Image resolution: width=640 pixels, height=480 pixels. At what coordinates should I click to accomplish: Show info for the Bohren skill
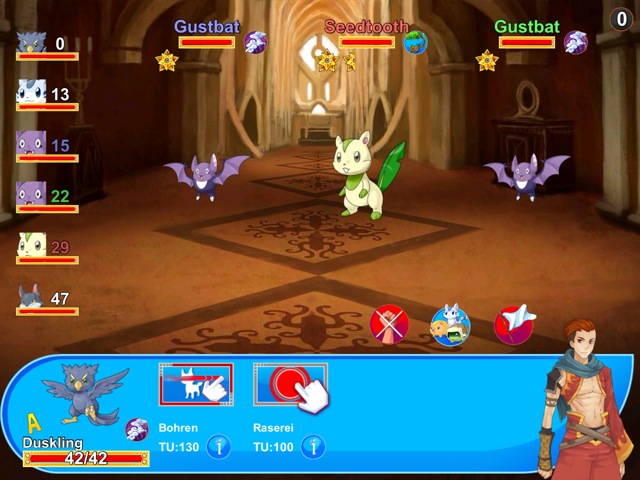(x=220, y=446)
